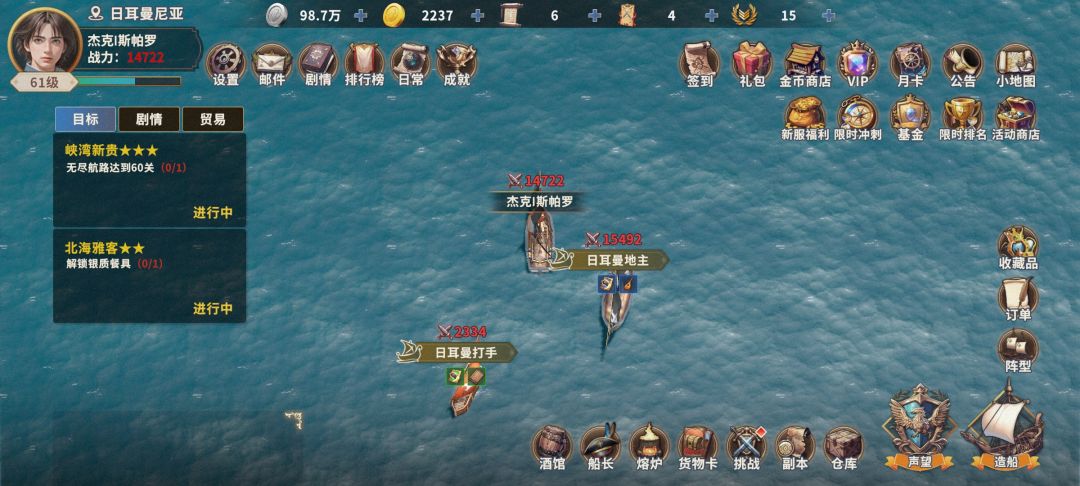The width and height of the screenshot is (1080, 486).
Task: Enter the 酒馆 tavern
Action: click(552, 447)
